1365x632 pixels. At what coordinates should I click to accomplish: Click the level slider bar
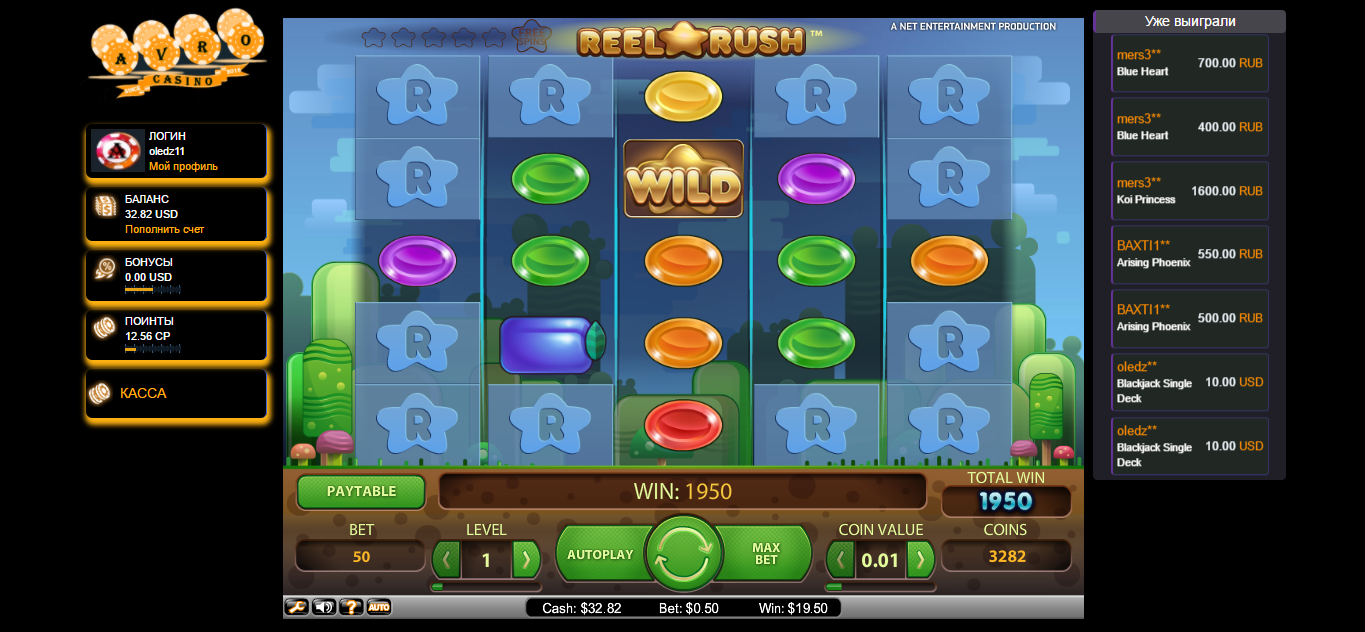pos(486,587)
